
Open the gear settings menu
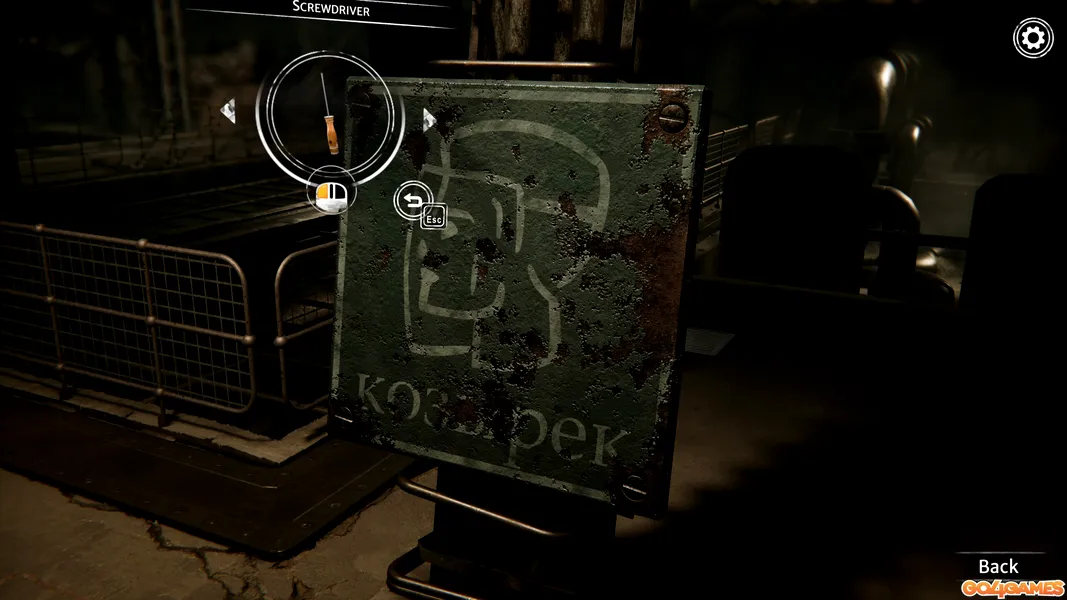(1033, 39)
